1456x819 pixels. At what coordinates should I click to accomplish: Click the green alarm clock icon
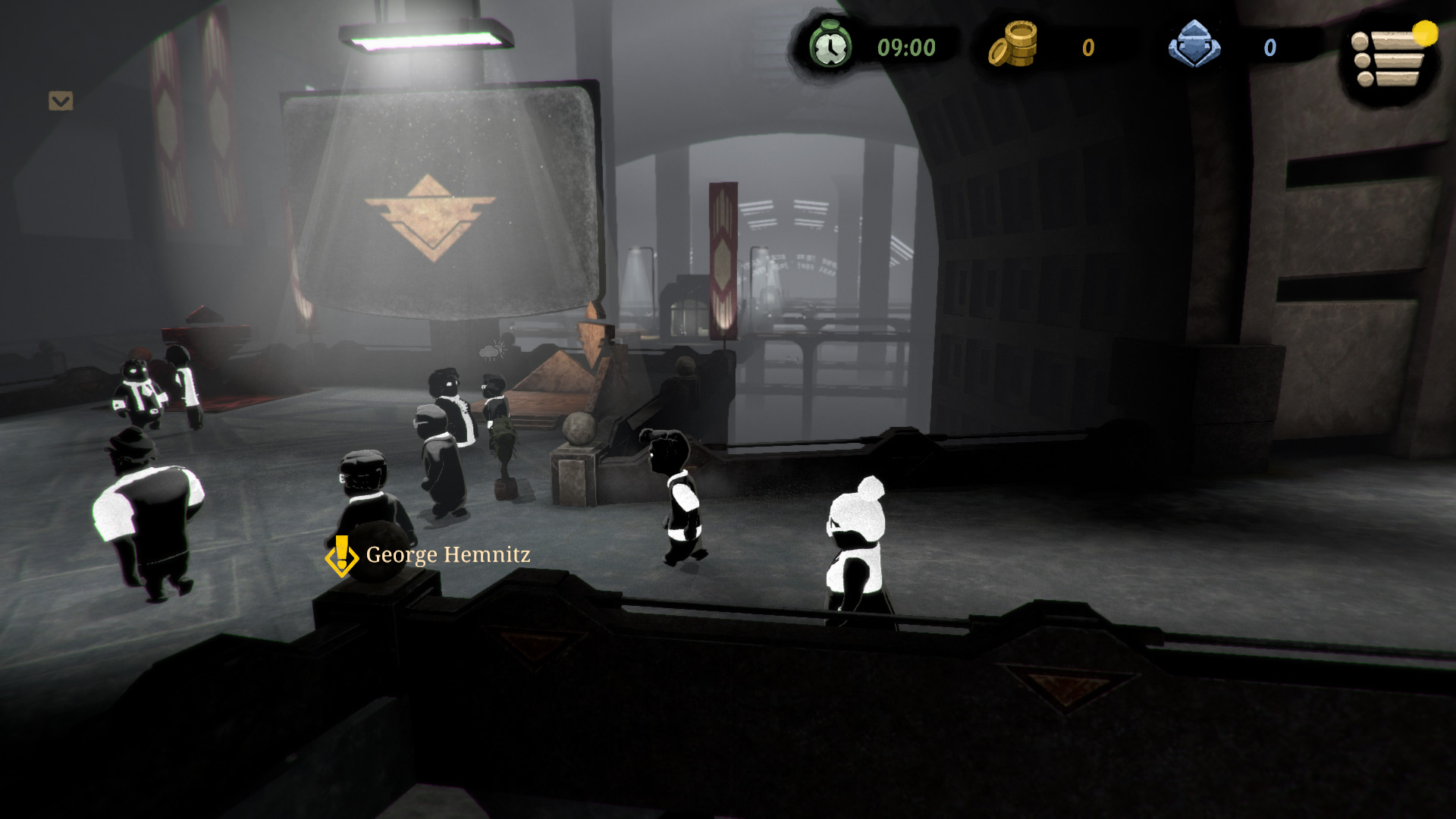click(830, 46)
